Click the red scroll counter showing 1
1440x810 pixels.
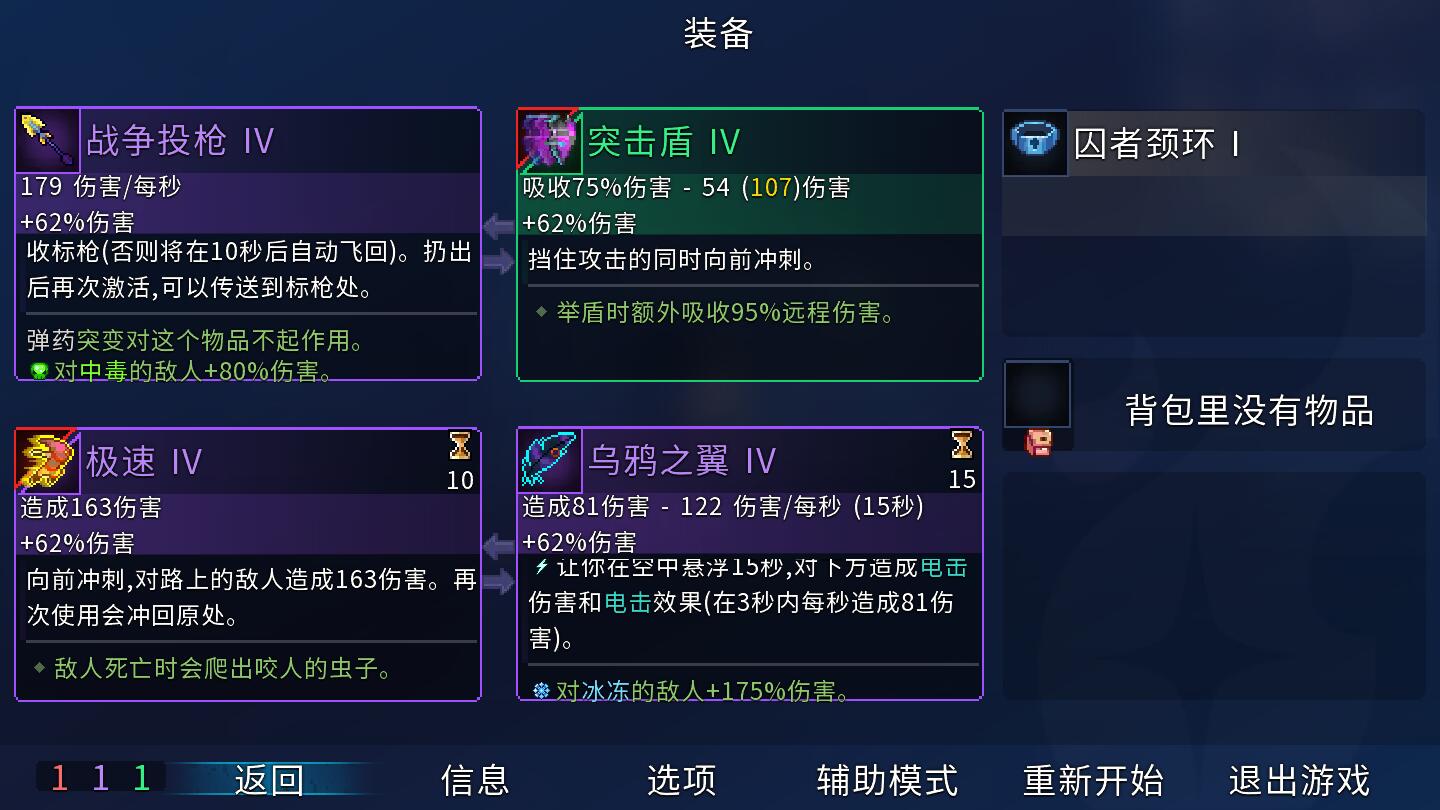coord(59,777)
